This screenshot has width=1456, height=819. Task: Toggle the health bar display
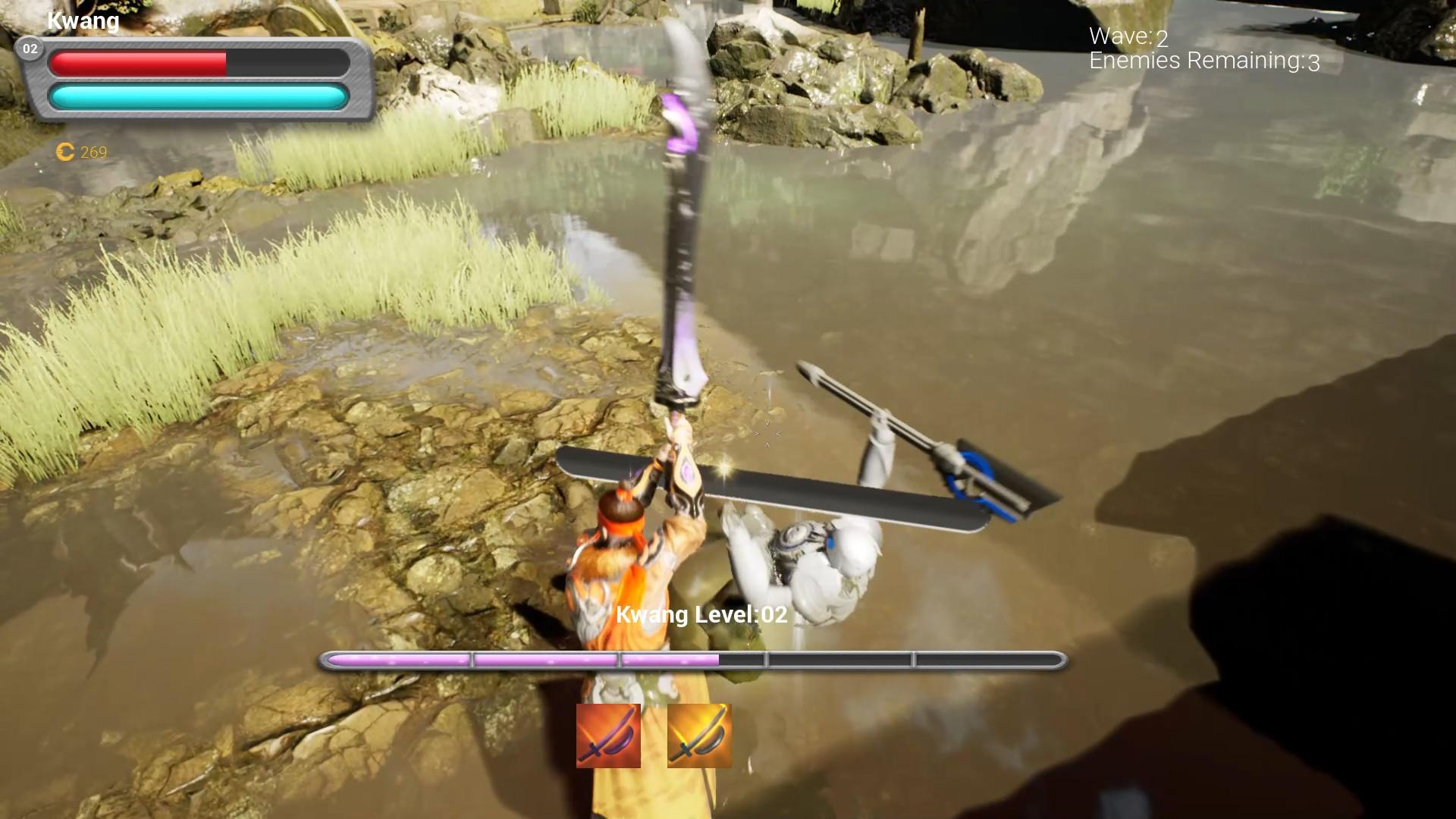click(x=196, y=64)
